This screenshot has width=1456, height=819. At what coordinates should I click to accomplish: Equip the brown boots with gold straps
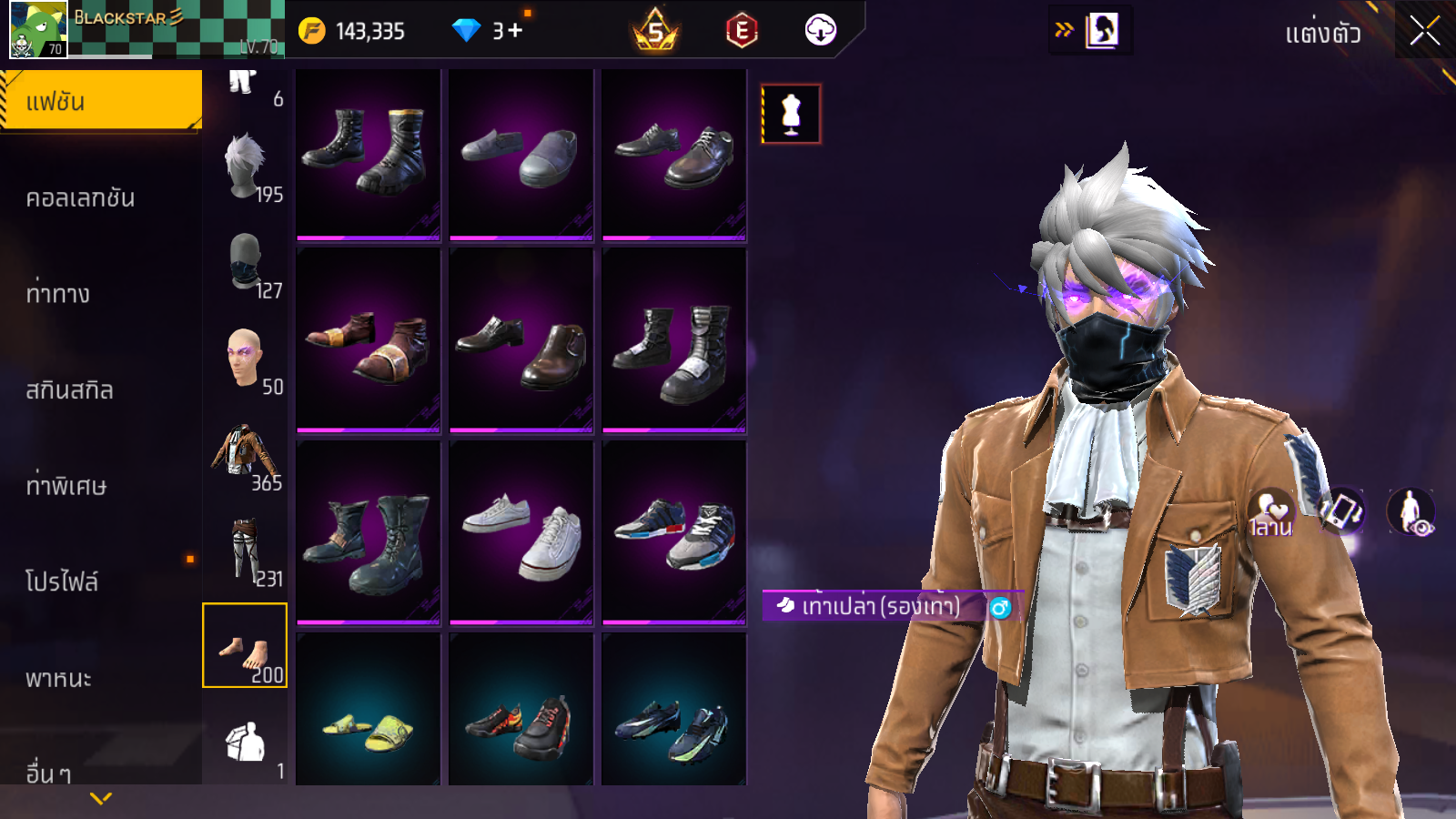pos(369,341)
